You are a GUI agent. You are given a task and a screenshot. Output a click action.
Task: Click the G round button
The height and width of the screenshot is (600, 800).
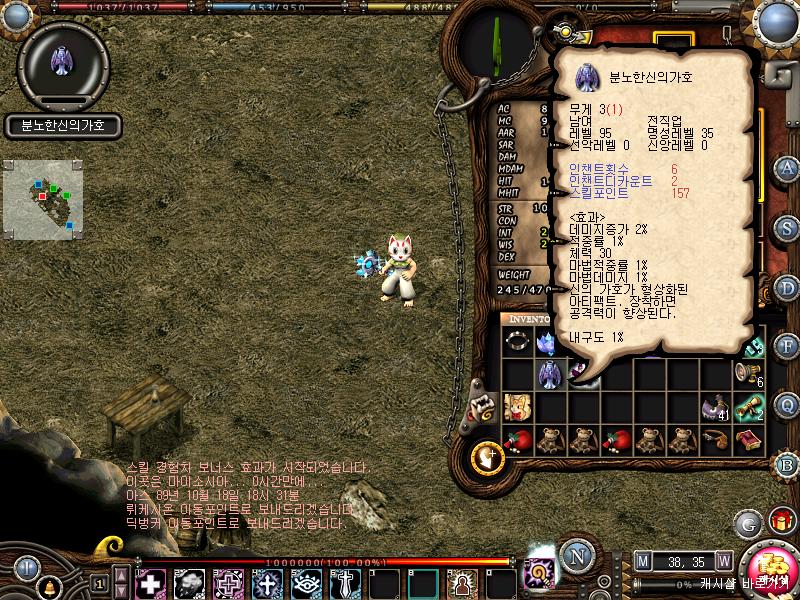tap(747, 523)
